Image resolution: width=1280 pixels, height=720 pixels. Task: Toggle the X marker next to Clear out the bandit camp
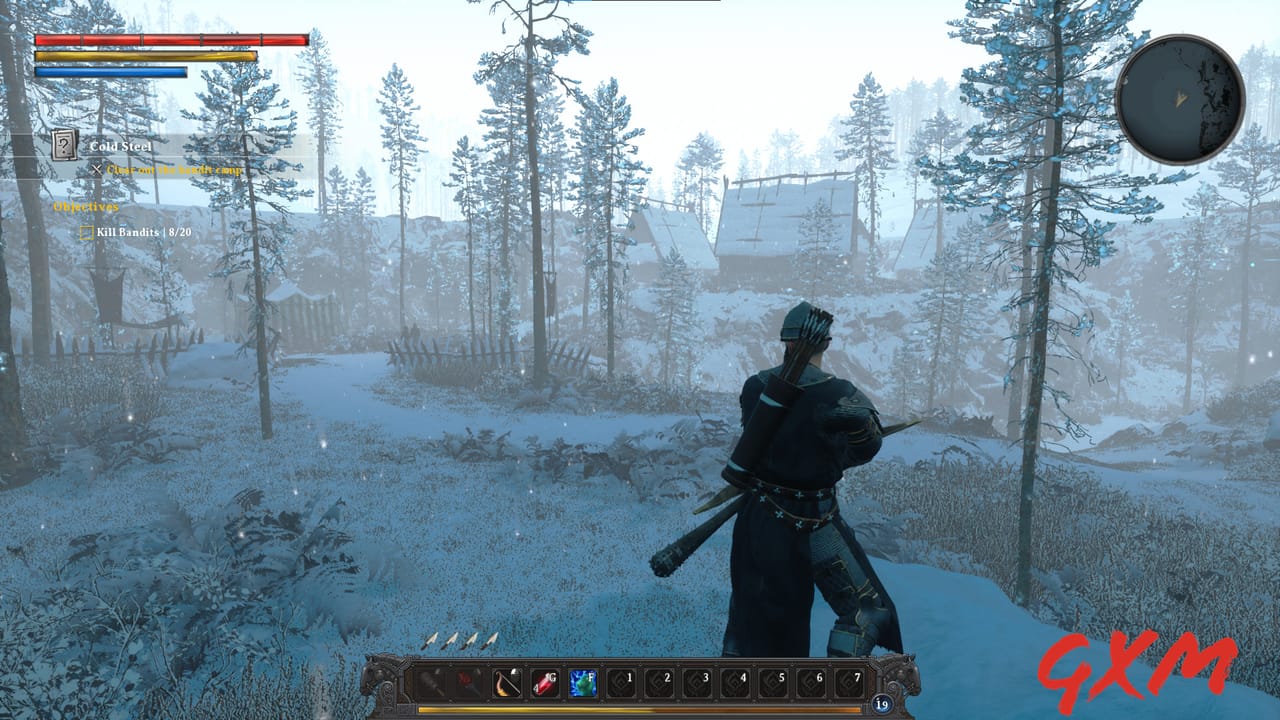[x=96, y=170]
